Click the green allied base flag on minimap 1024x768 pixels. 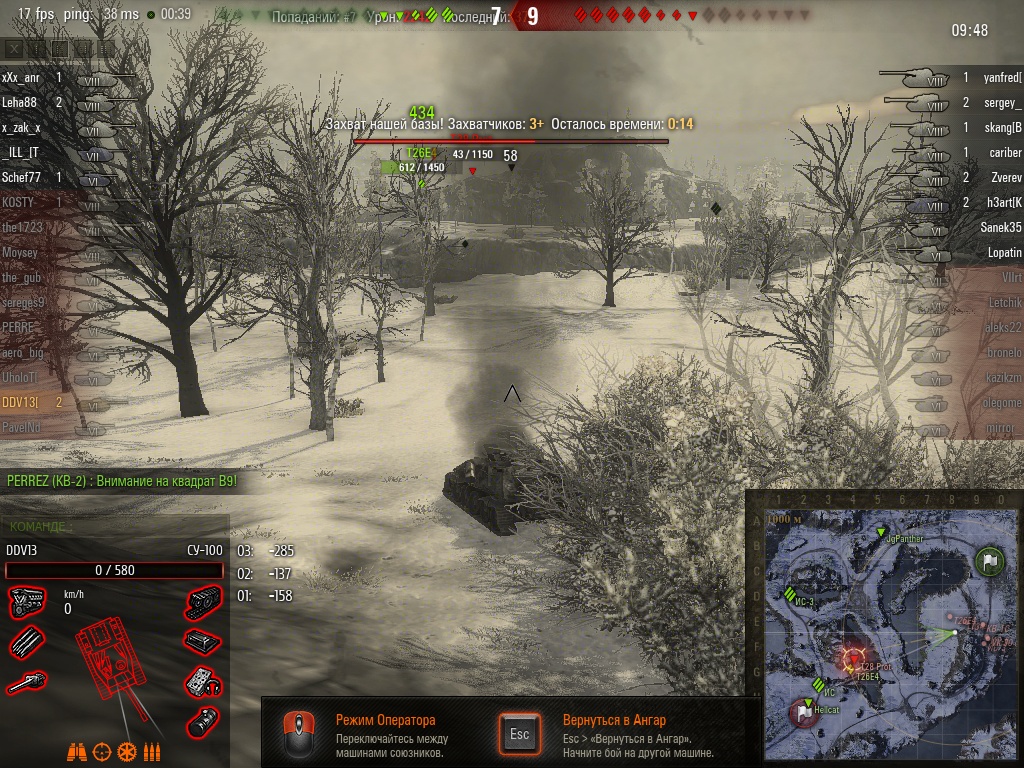click(990, 561)
